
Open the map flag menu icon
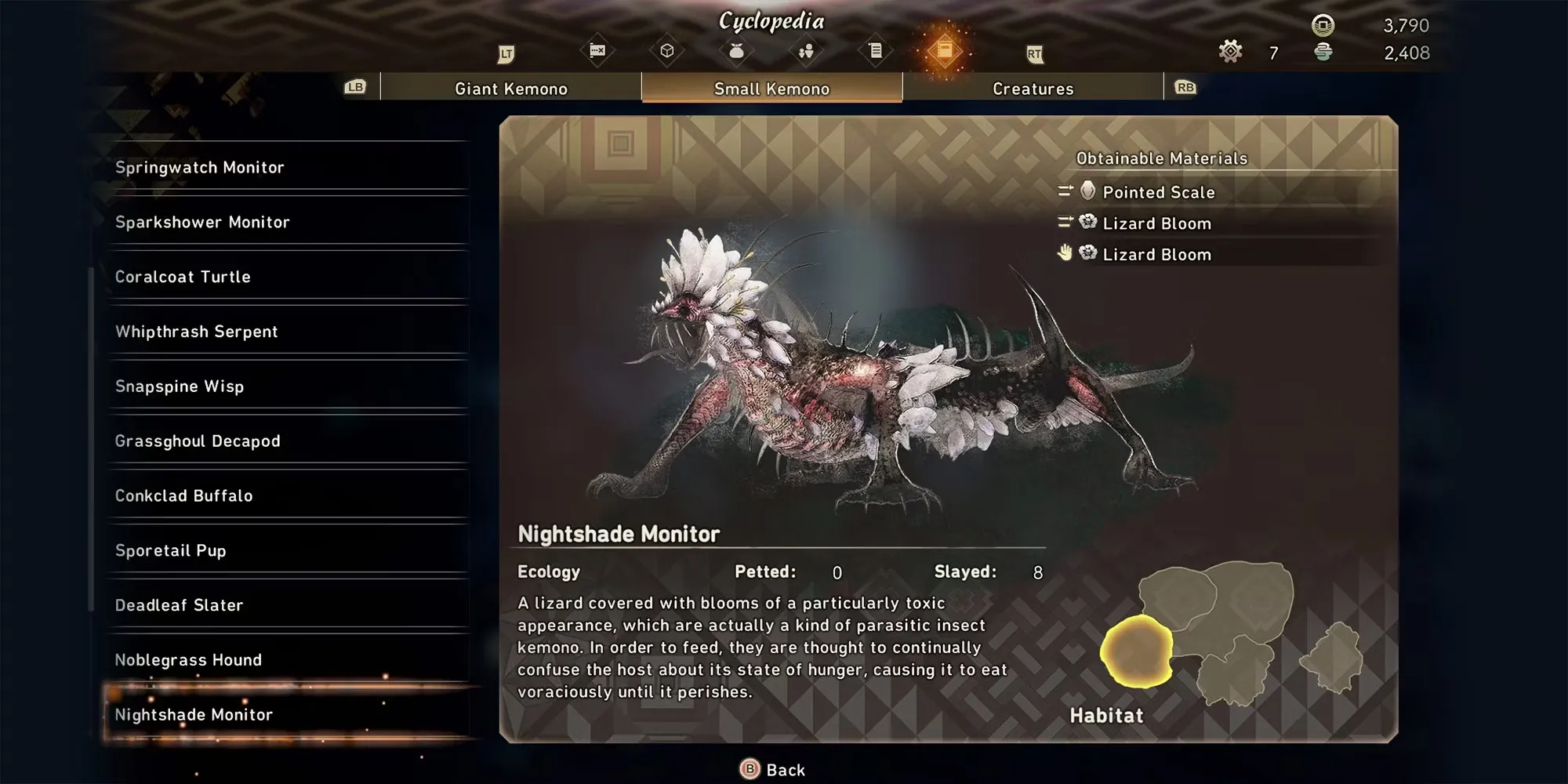tap(597, 51)
